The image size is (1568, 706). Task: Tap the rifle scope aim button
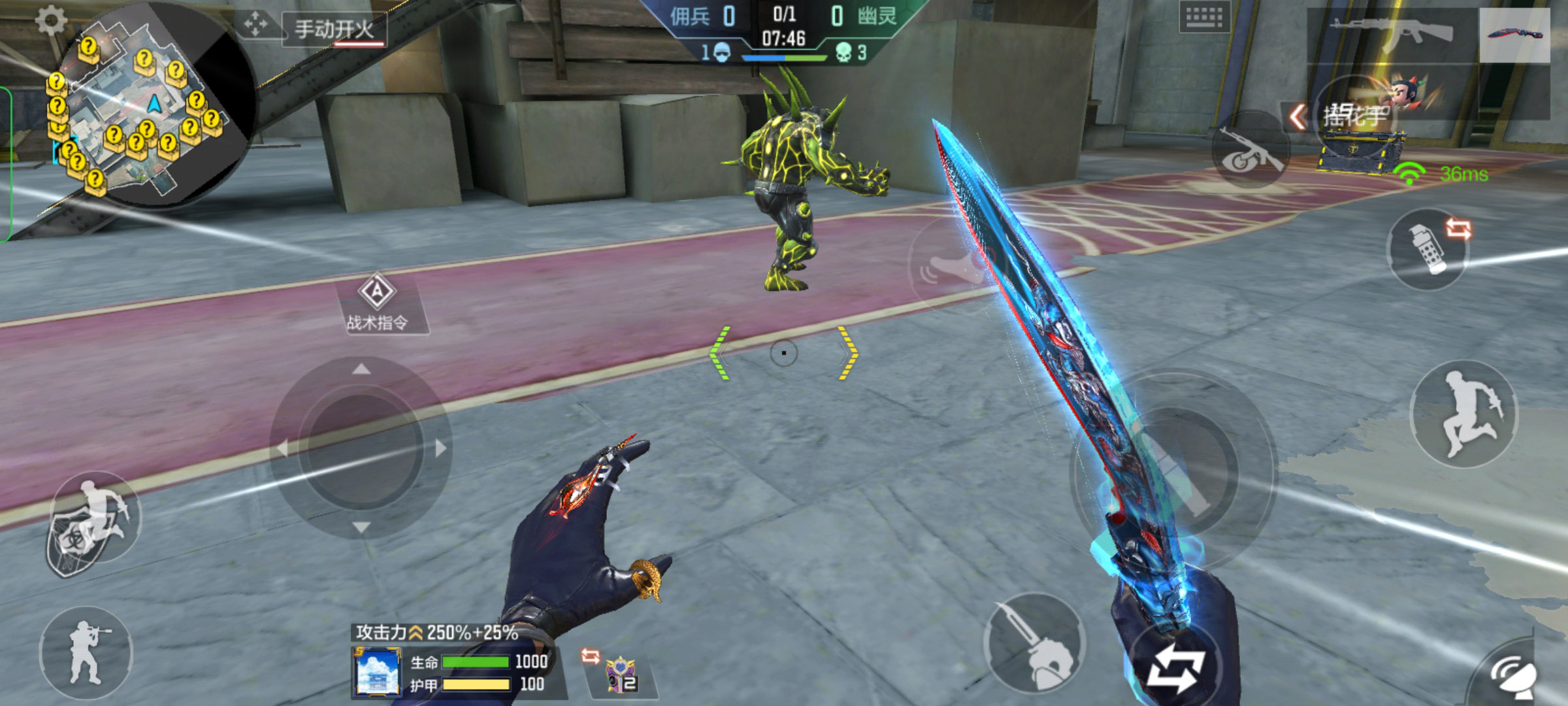click(x=1249, y=152)
